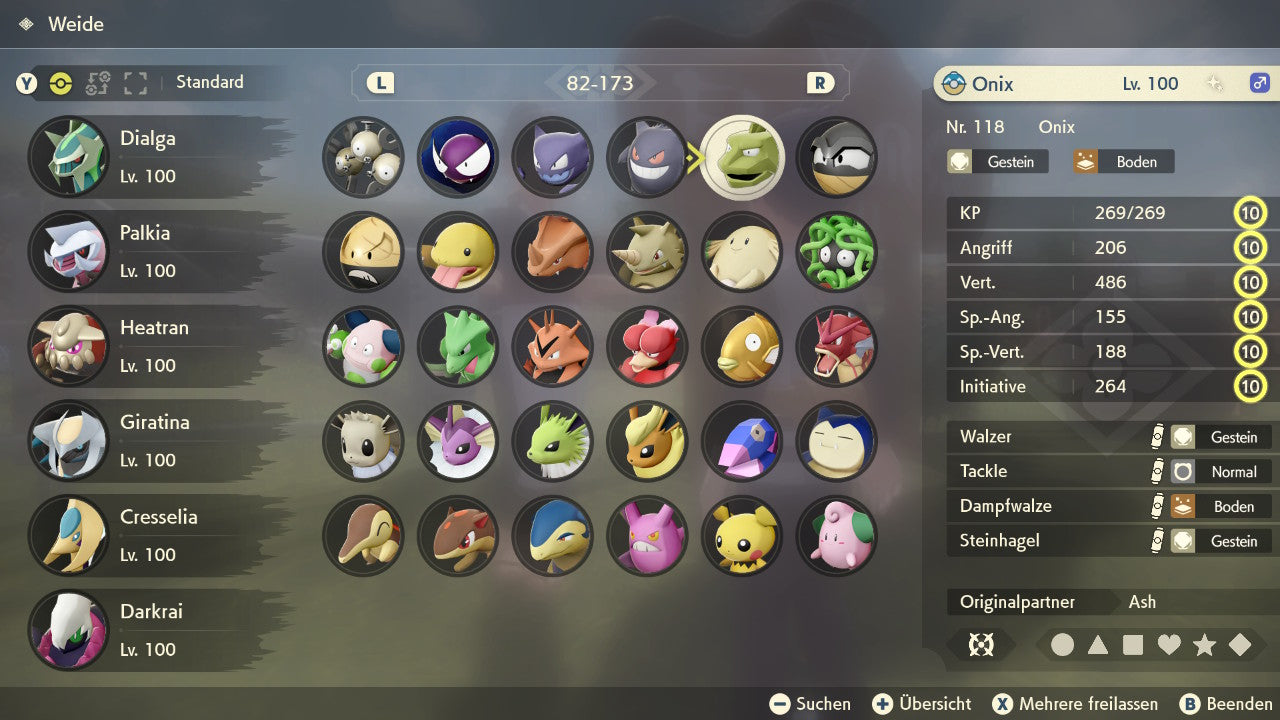Click the male gender toggle on Onix's card
The width and height of the screenshot is (1280, 720).
point(1260,84)
